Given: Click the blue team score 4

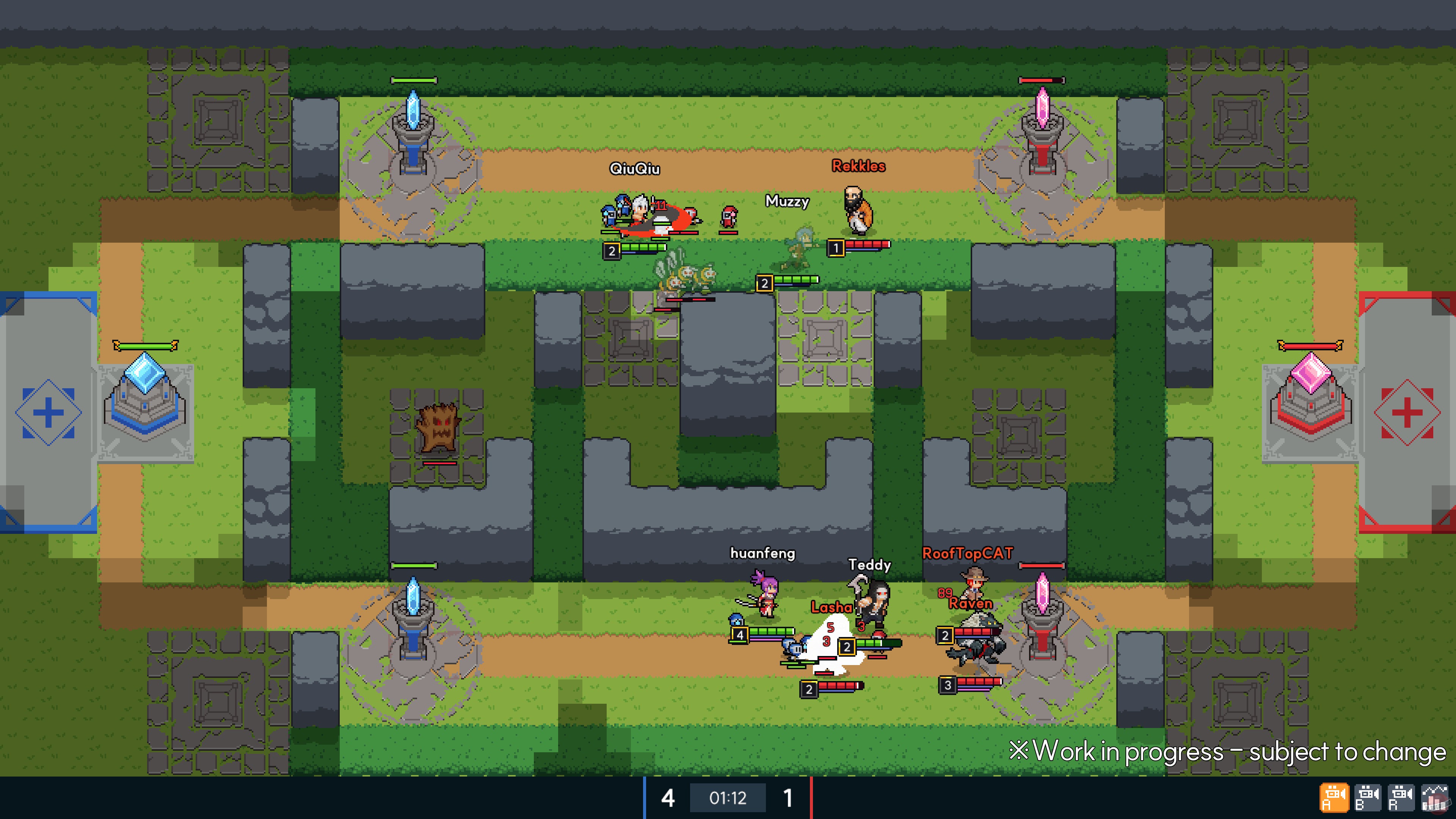Looking at the screenshot, I should coord(668,799).
